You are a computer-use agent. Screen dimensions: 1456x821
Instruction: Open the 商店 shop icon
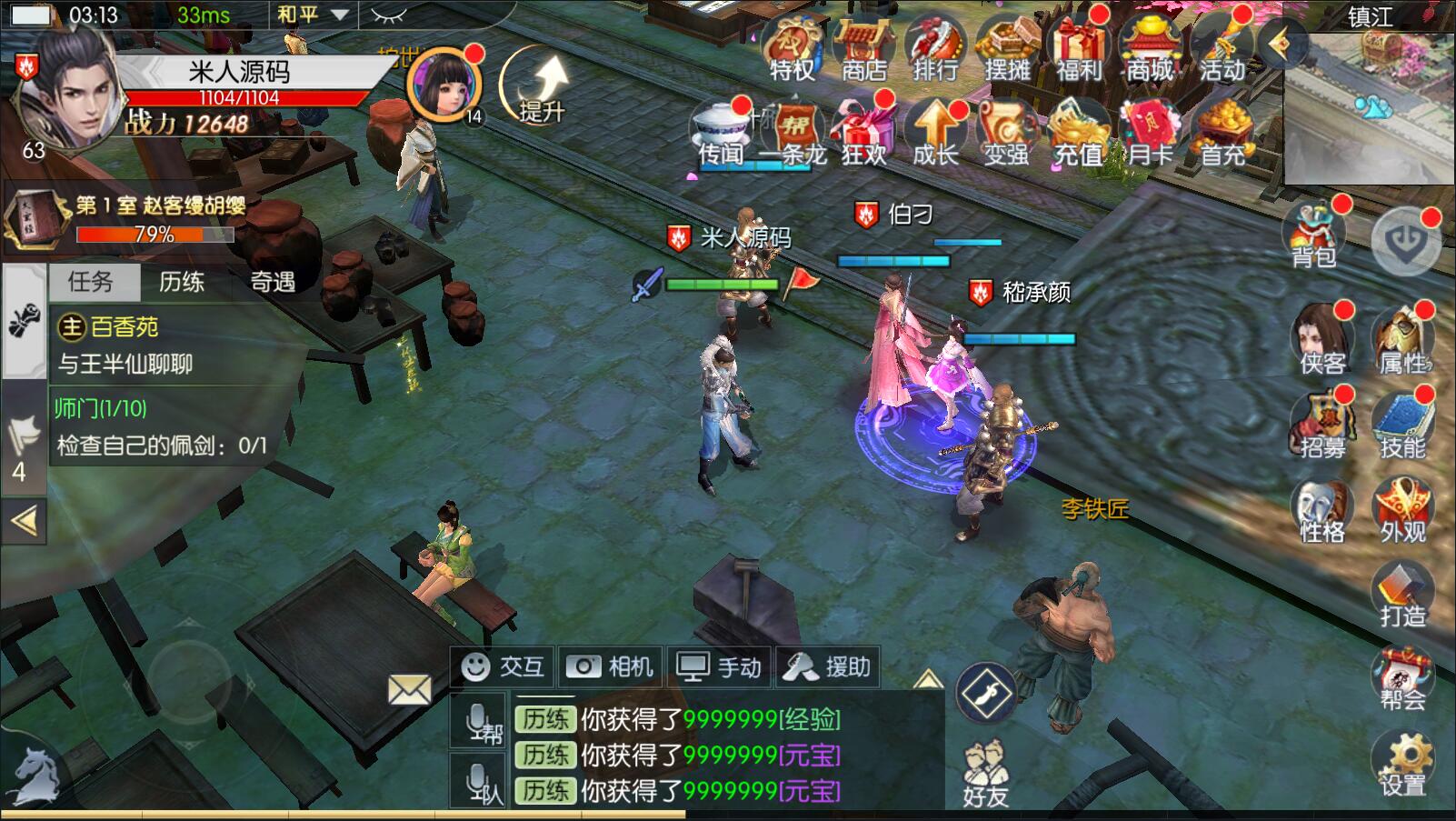(863, 51)
